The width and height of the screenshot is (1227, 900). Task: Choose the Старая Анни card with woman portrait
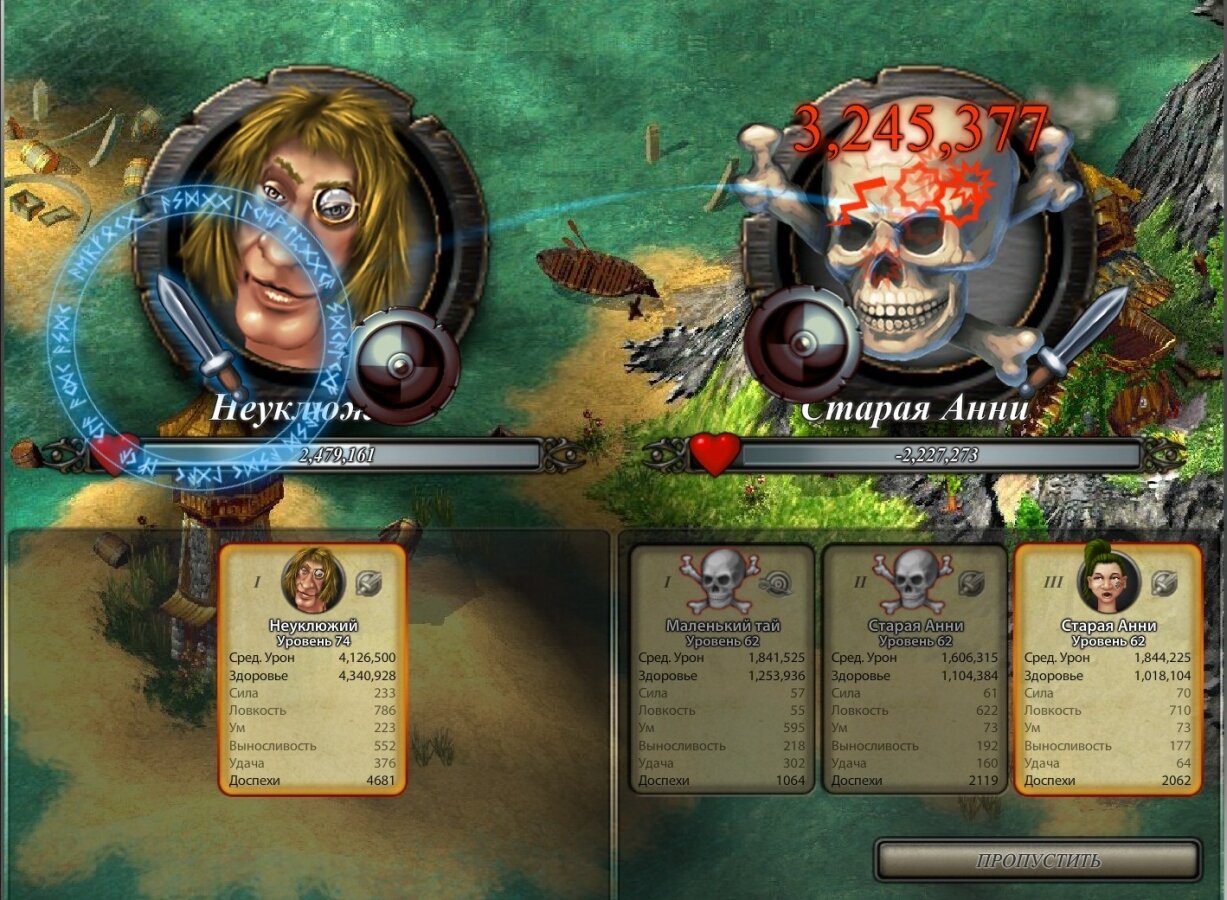[1108, 669]
